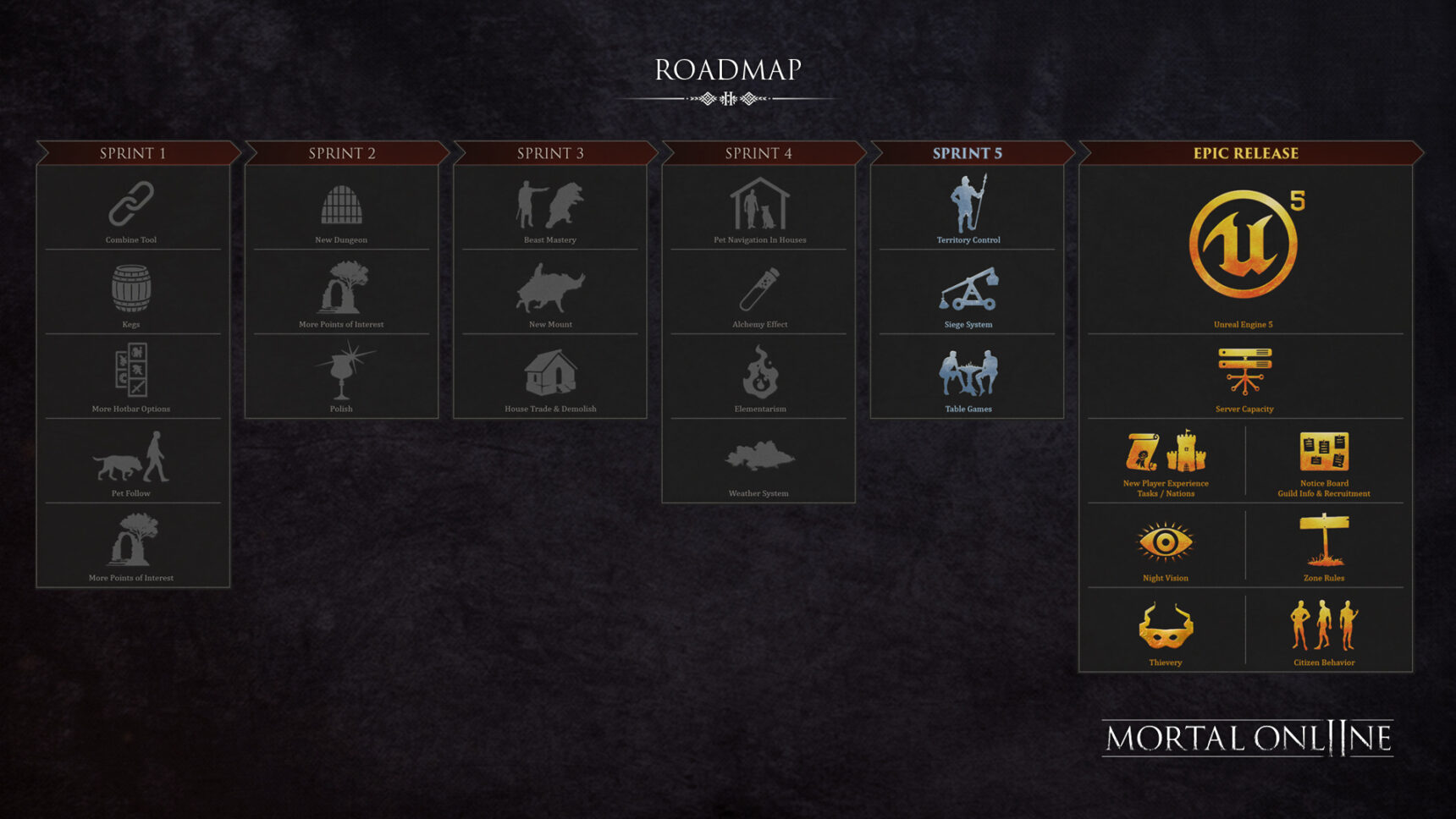This screenshot has height=819, width=1456.
Task: Select House Trade & Demolish tile
Action: (x=550, y=374)
